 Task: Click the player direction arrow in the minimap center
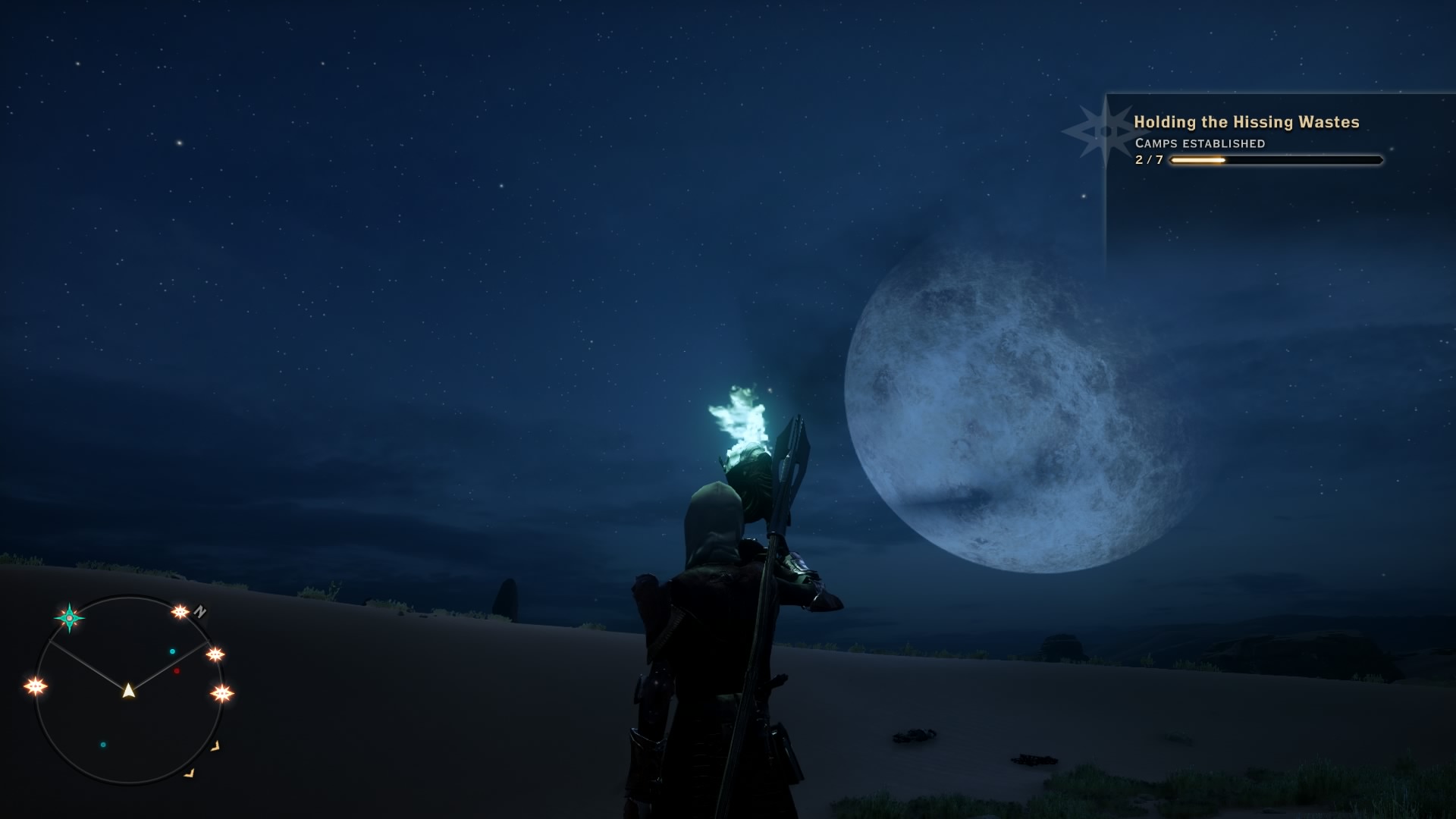(x=128, y=692)
